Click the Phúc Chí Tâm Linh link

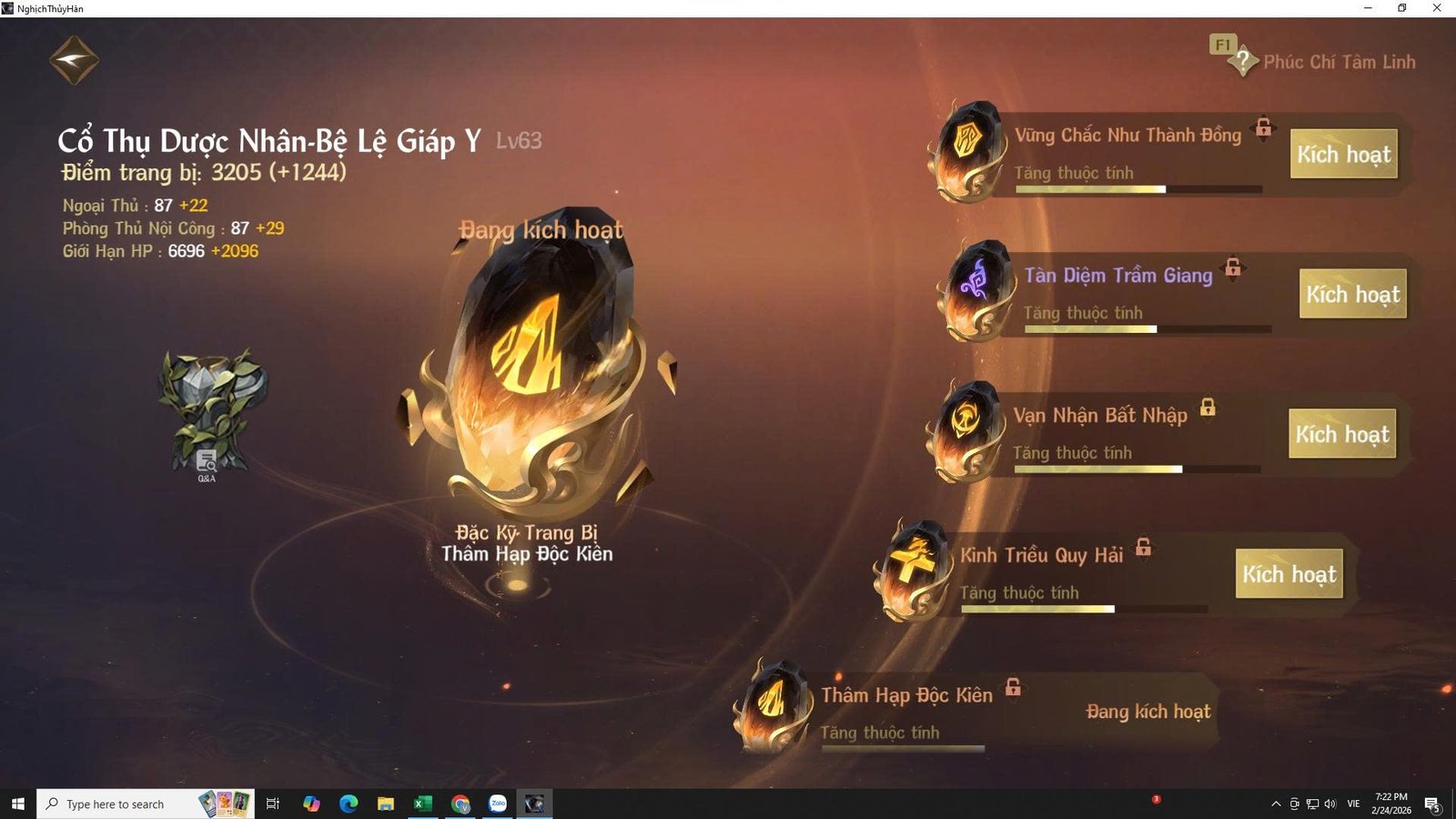[1340, 62]
